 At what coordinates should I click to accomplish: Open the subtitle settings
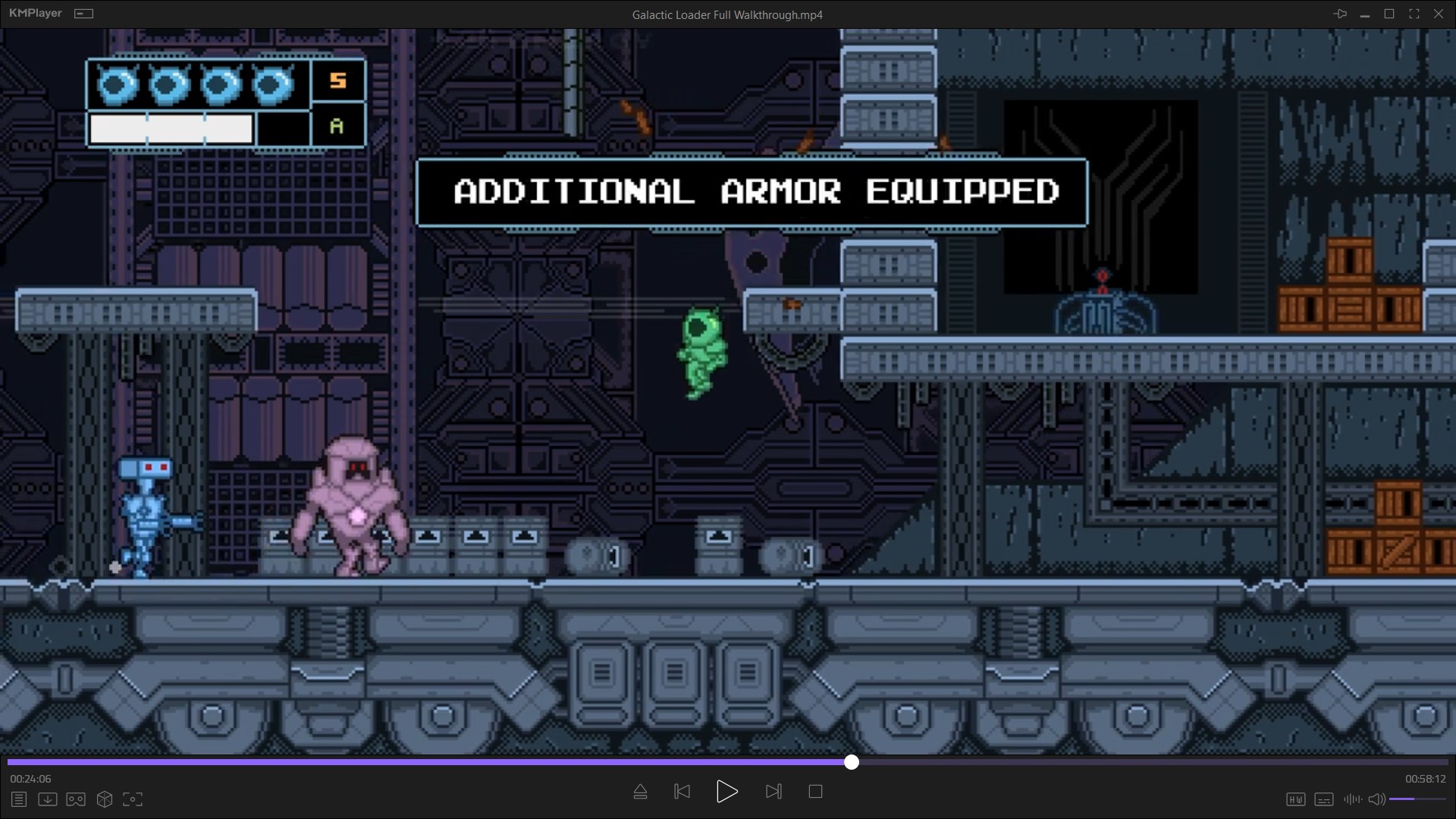(x=1324, y=799)
